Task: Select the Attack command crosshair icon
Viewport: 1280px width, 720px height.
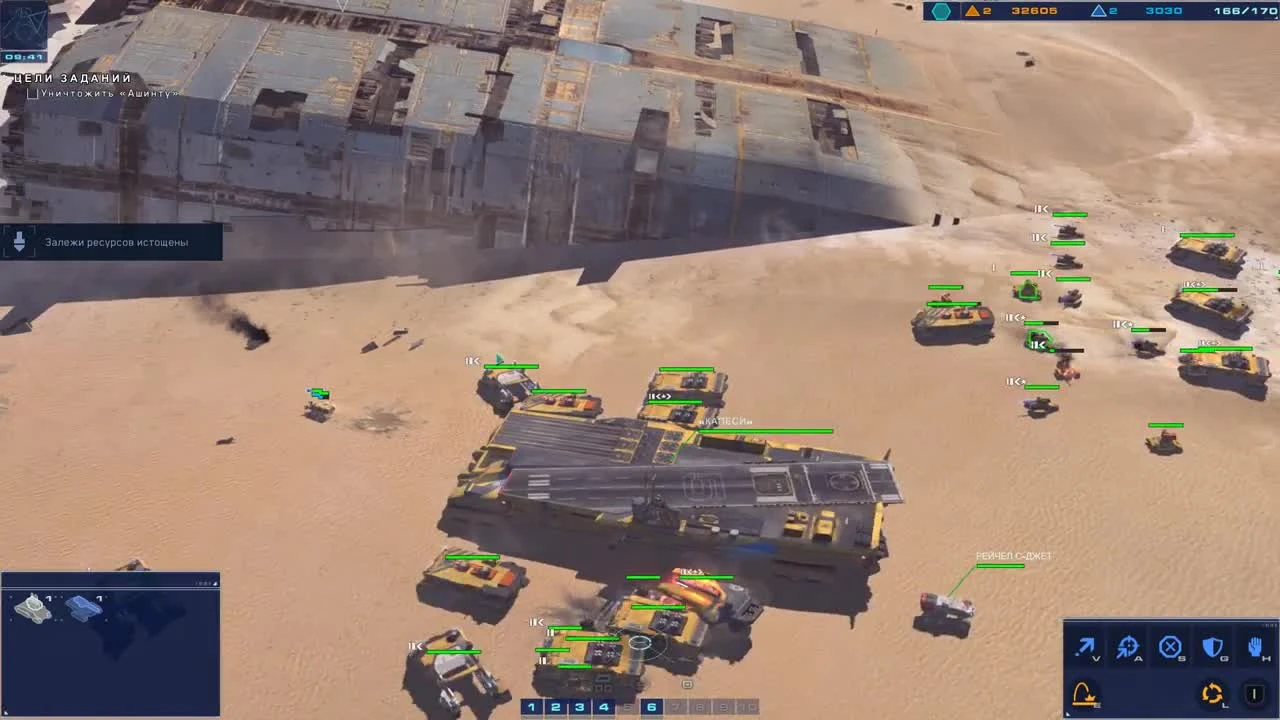Action: (1128, 646)
